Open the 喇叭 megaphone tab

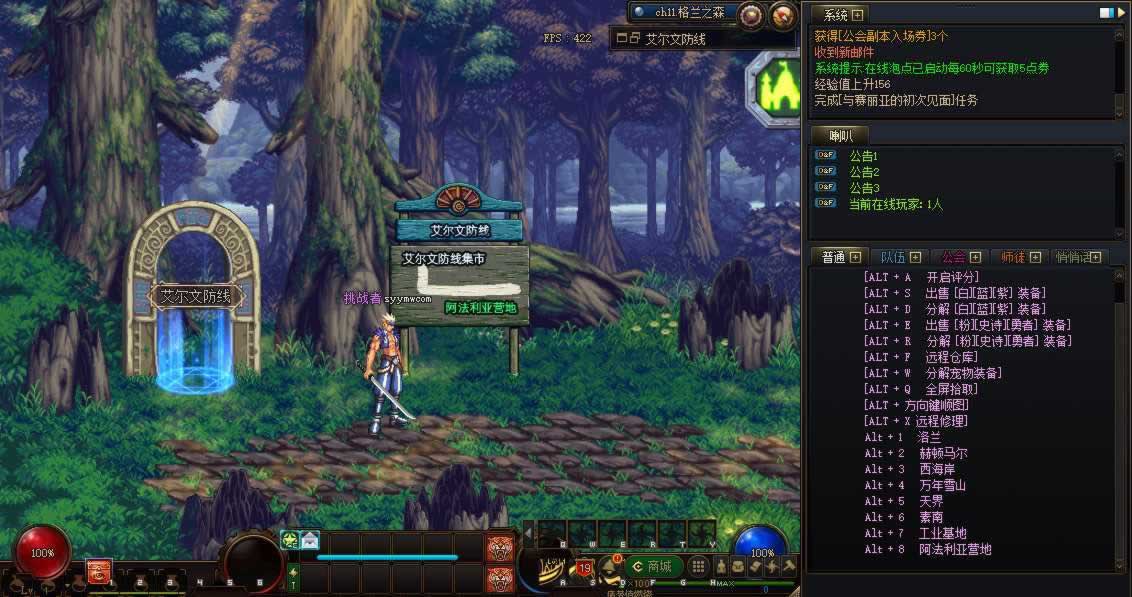coord(838,135)
